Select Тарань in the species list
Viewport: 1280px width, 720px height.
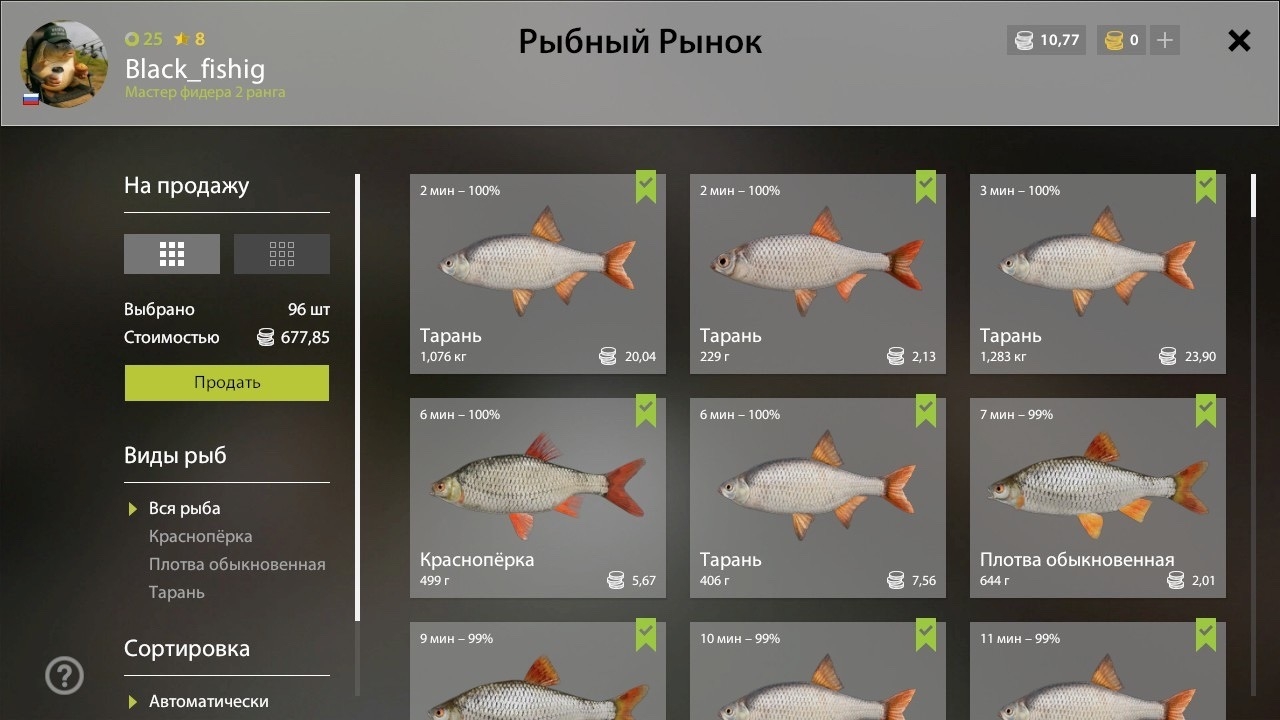pyautogui.click(x=176, y=592)
